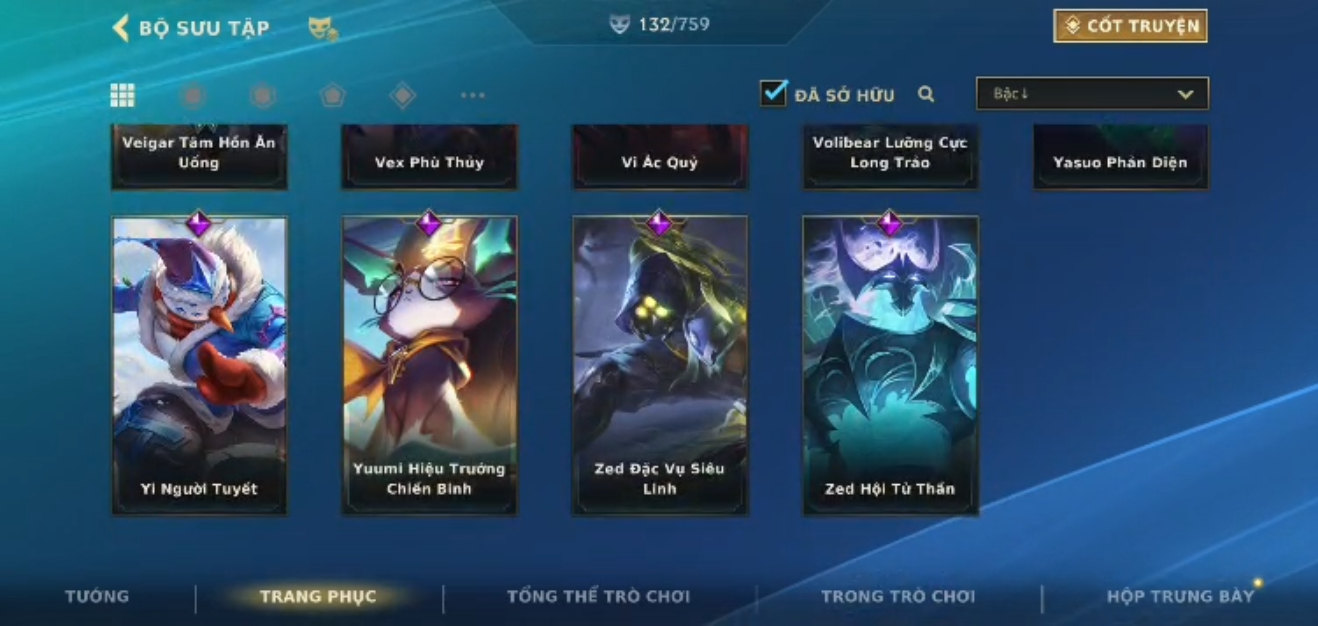Screen dimensions: 1318x626
Task: Toggle the Đã Sở Hữu checkbox
Action: [x=773, y=94]
